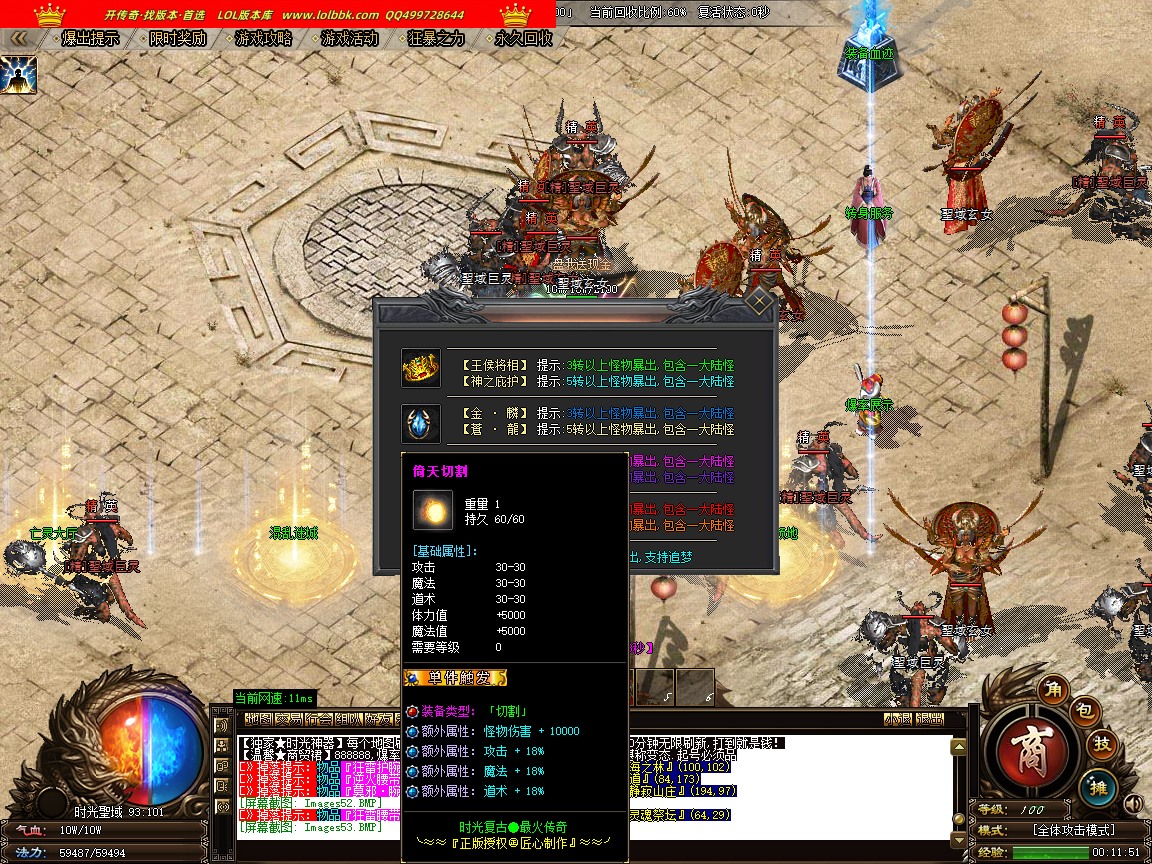Select the golden crown item icon

(420, 369)
